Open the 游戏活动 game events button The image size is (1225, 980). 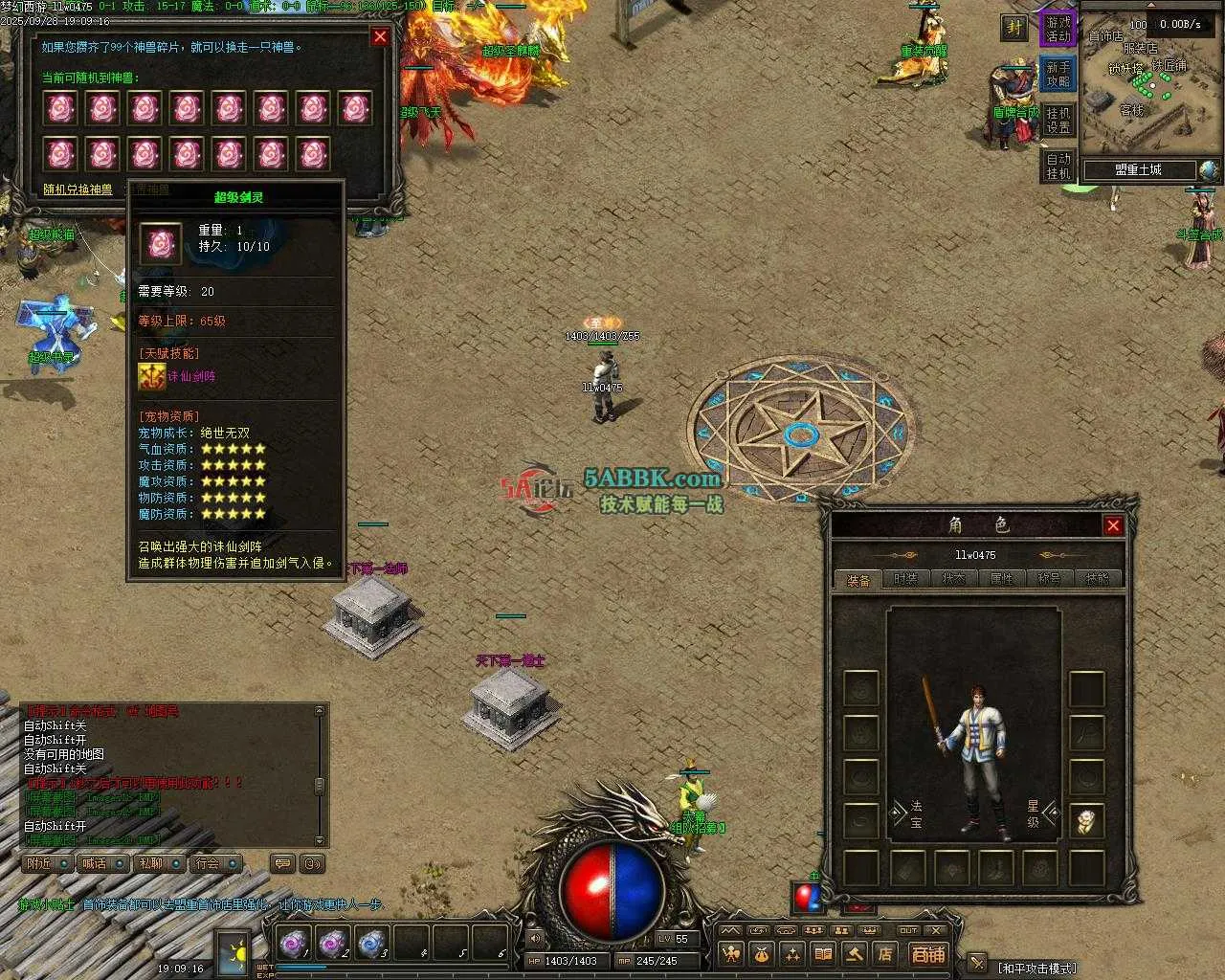[x=1058, y=29]
